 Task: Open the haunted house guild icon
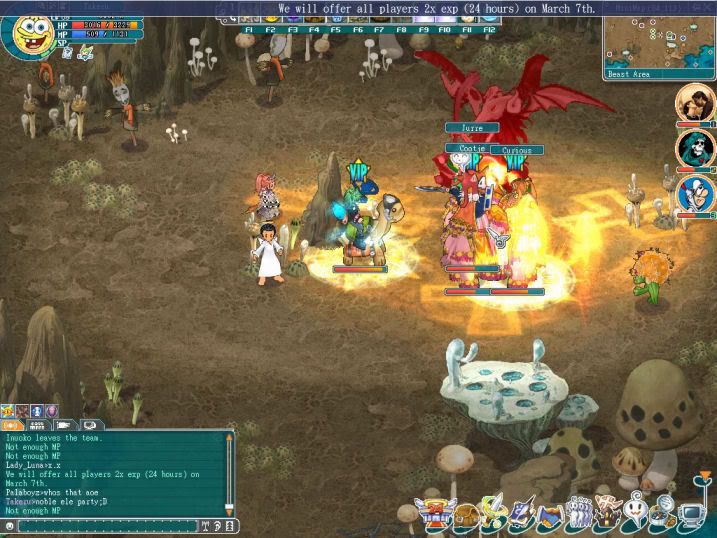(x=606, y=516)
